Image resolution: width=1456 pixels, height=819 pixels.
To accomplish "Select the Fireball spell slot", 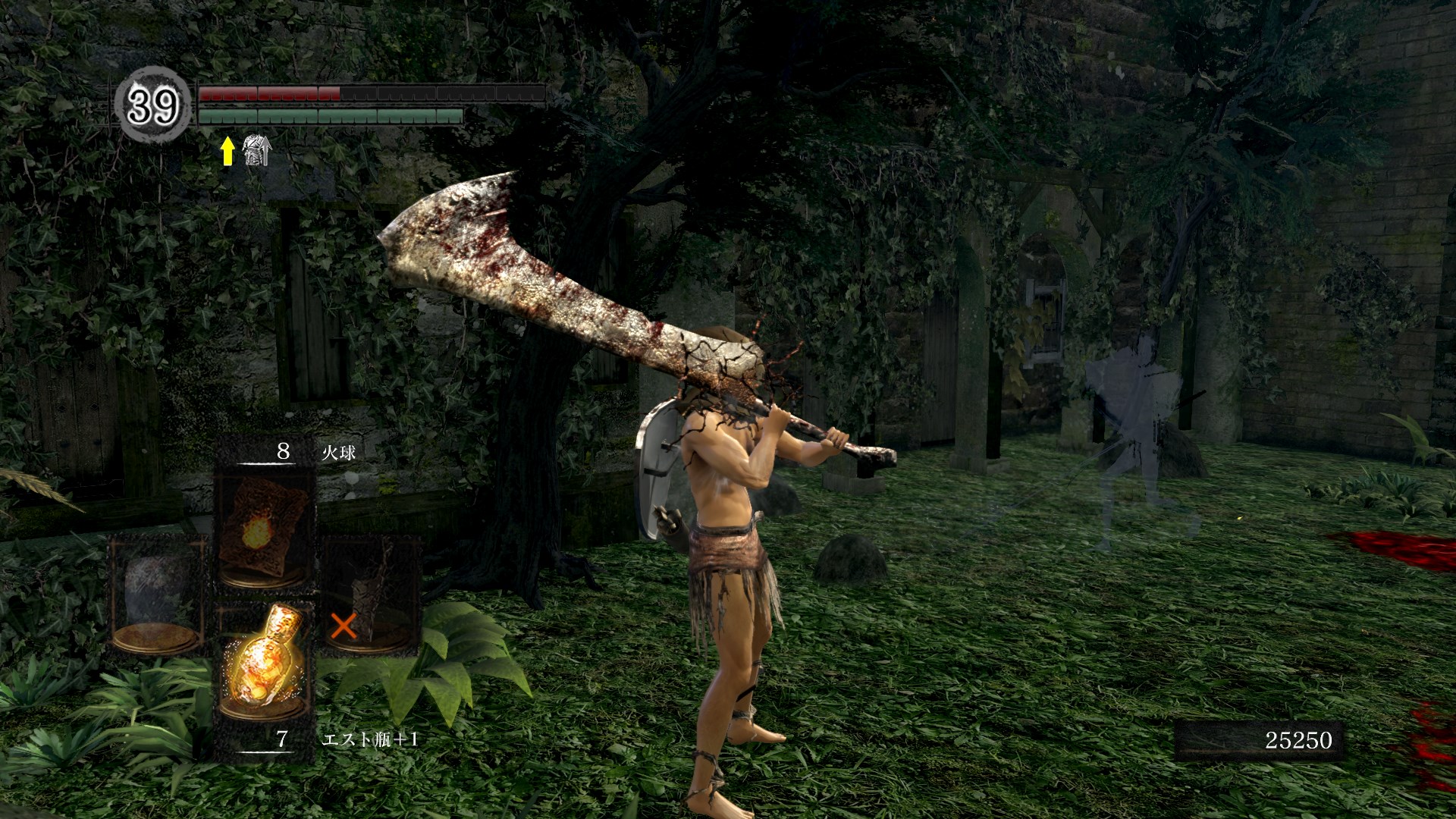I will 264,529.
